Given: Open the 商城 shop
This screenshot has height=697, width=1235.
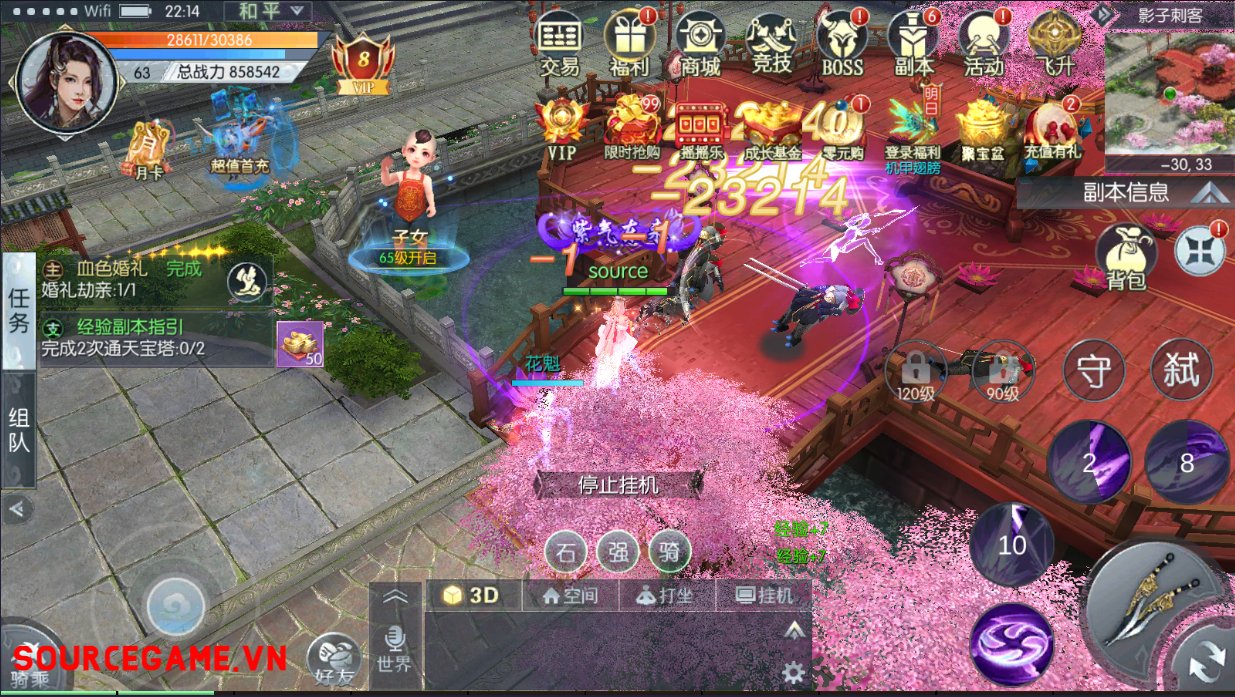Looking at the screenshot, I should coord(700,45).
